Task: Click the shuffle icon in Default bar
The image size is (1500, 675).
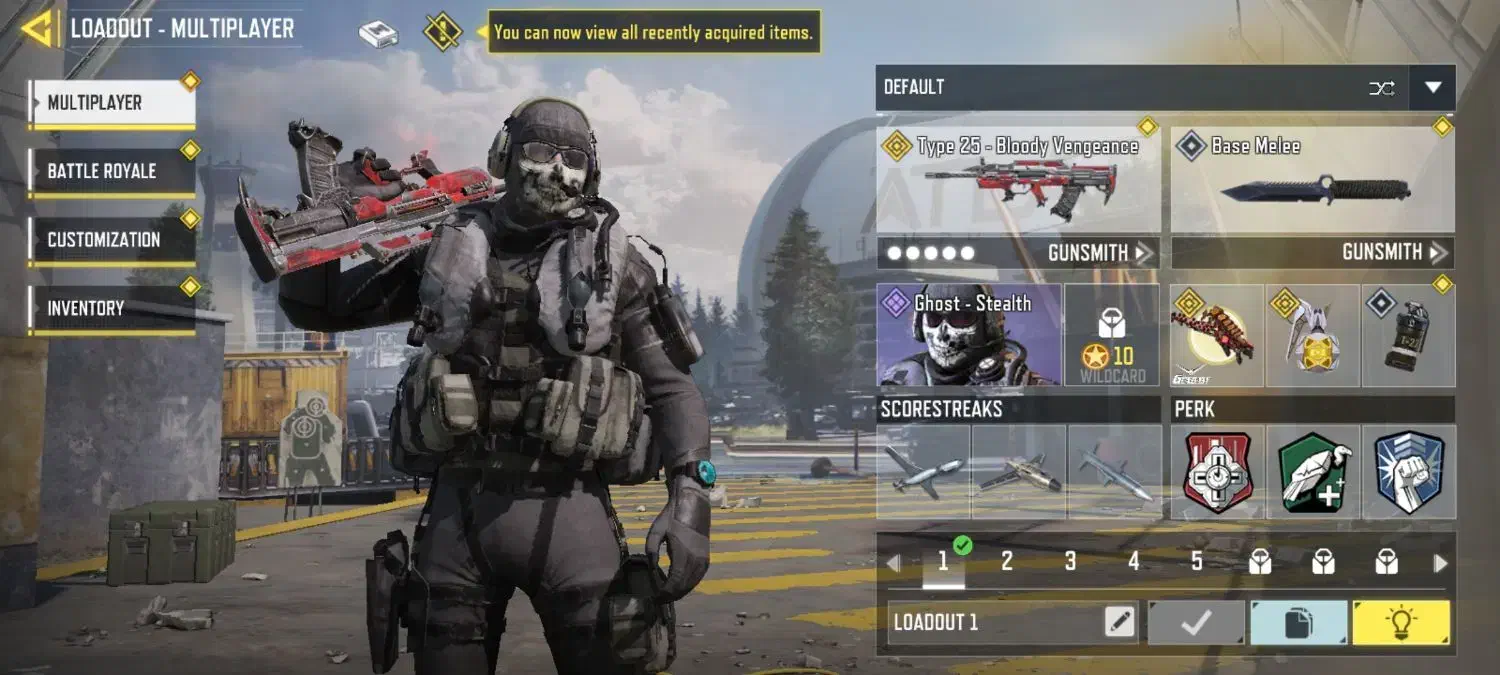Action: (1382, 88)
